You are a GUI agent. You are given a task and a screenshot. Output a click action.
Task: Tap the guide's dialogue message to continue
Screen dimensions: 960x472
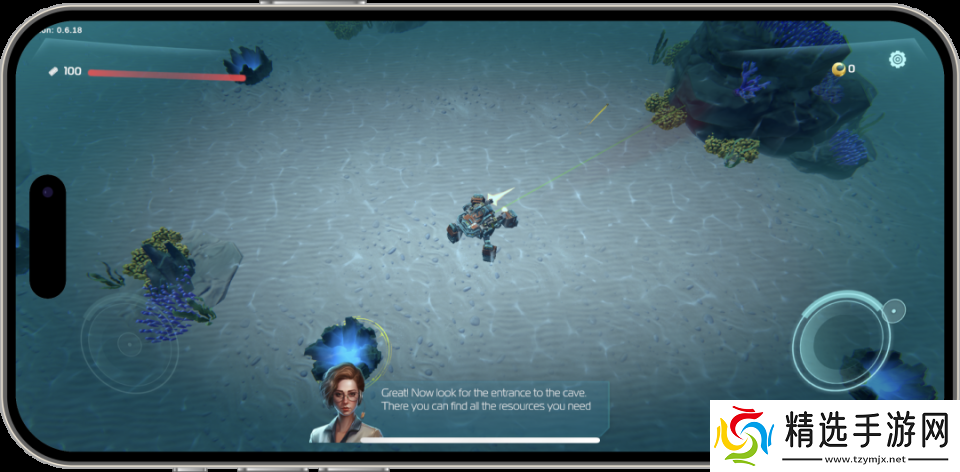tap(485, 399)
